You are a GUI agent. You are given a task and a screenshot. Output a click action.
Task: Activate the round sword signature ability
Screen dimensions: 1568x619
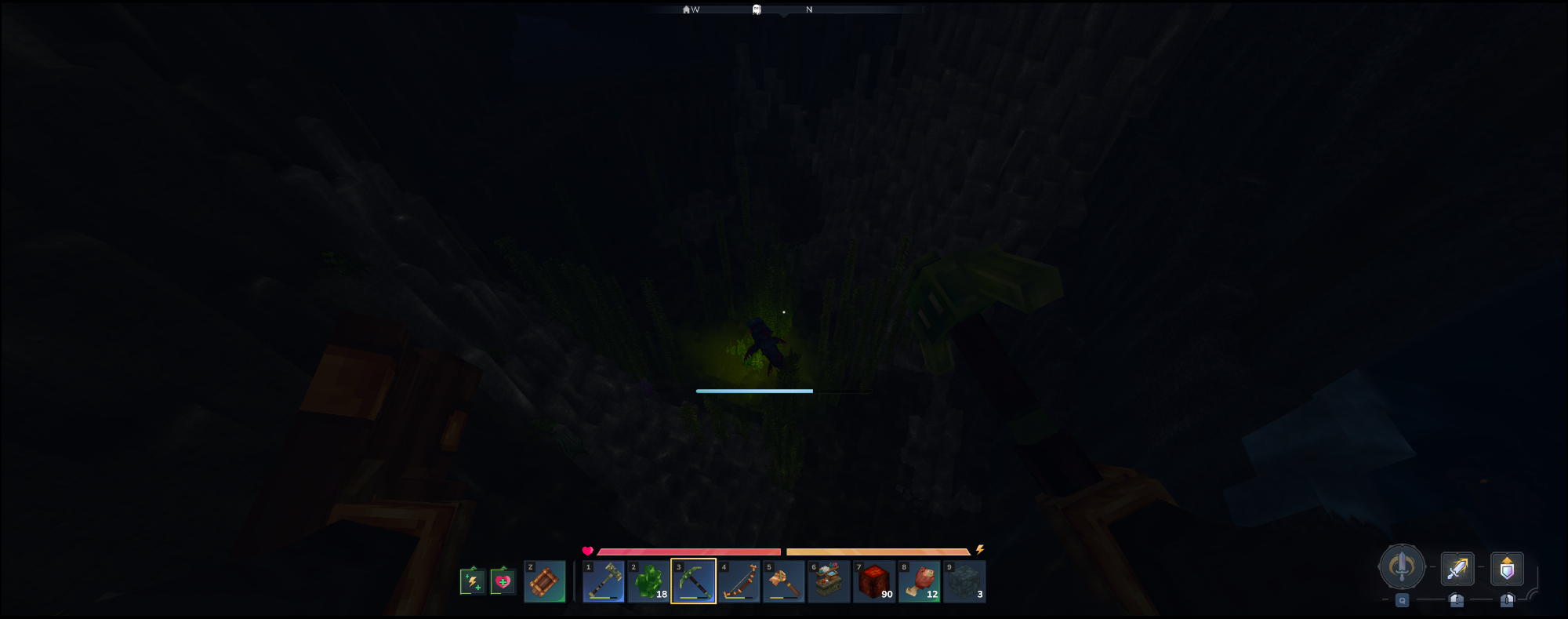(x=1402, y=566)
